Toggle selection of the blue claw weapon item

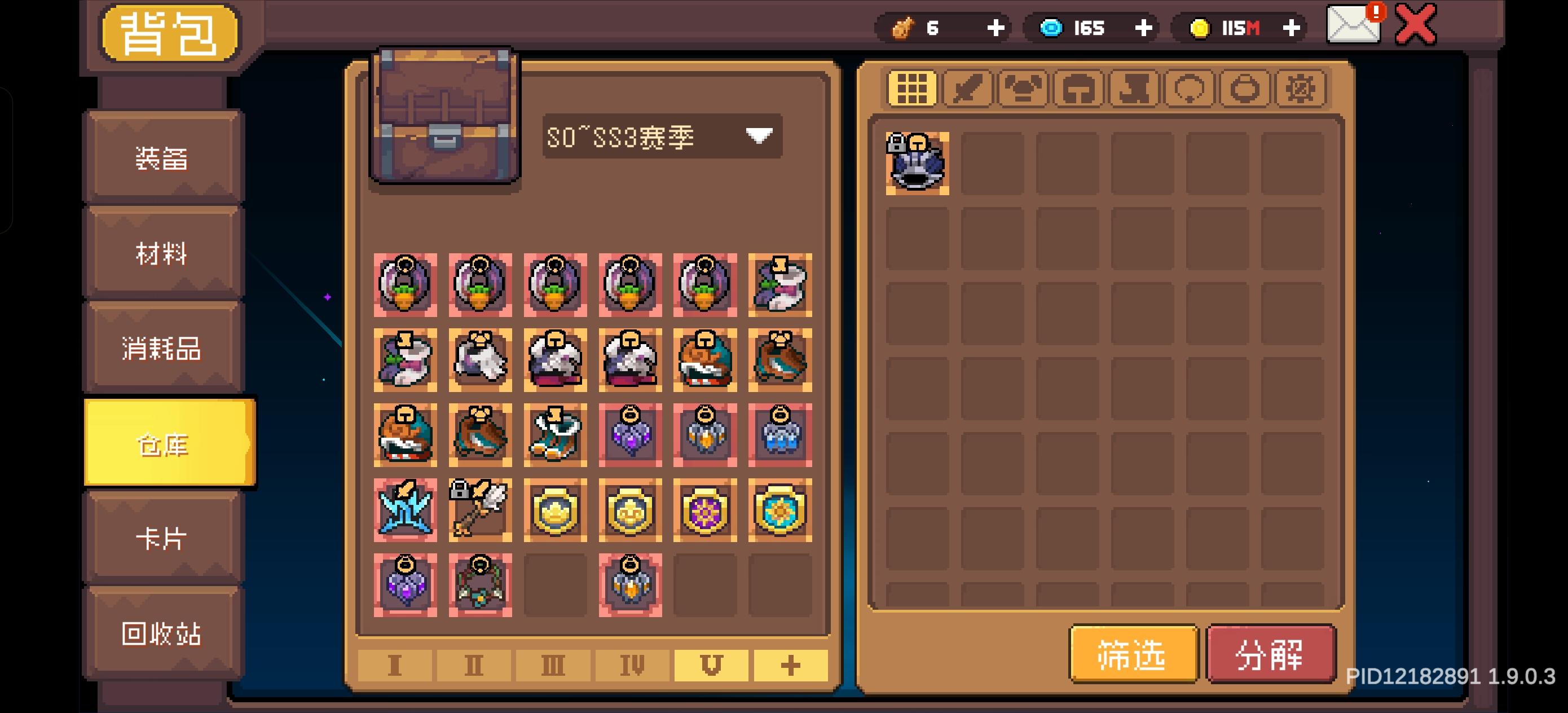pyautogui.click(x=406, y=509)
